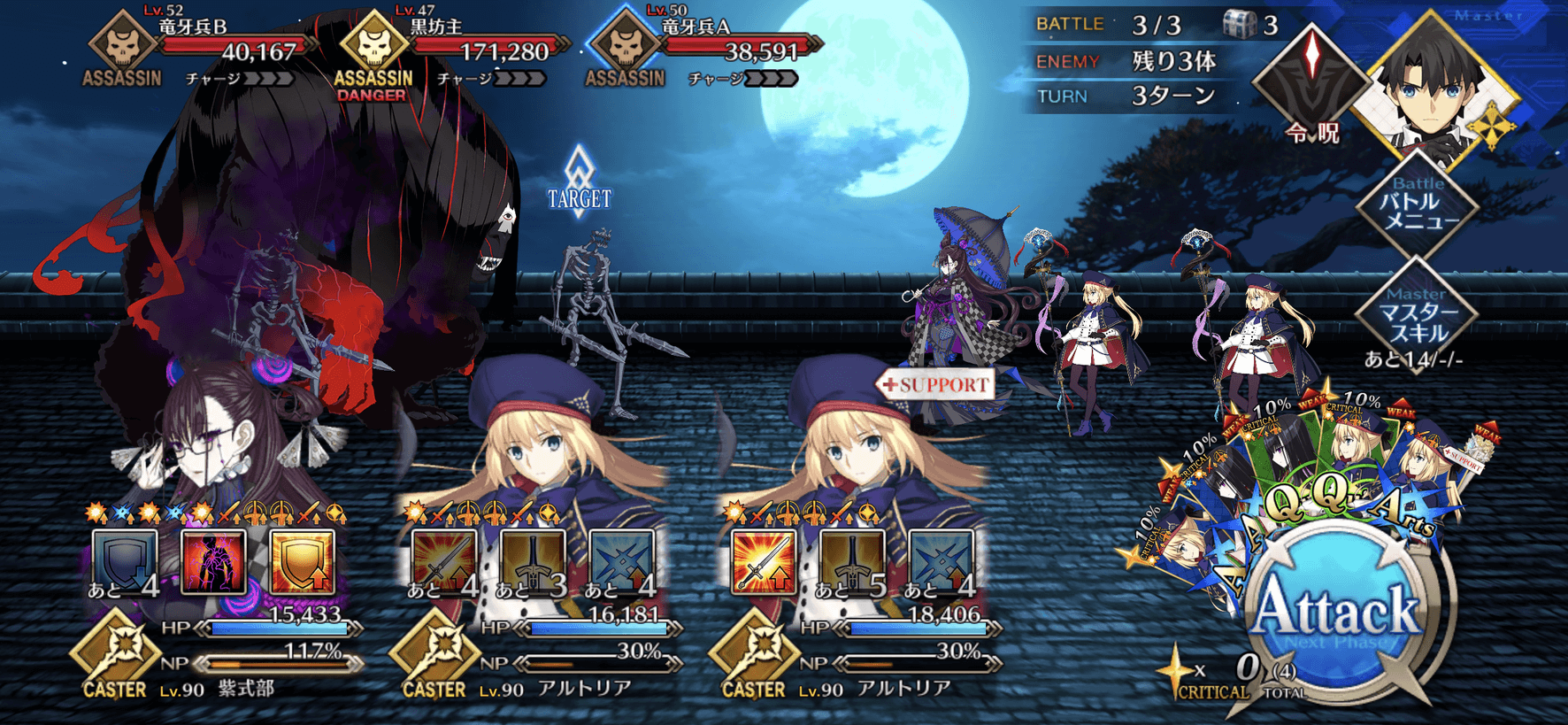
Task: Activate support Artoria's glowing sword skill
Action: click(764, 562)
